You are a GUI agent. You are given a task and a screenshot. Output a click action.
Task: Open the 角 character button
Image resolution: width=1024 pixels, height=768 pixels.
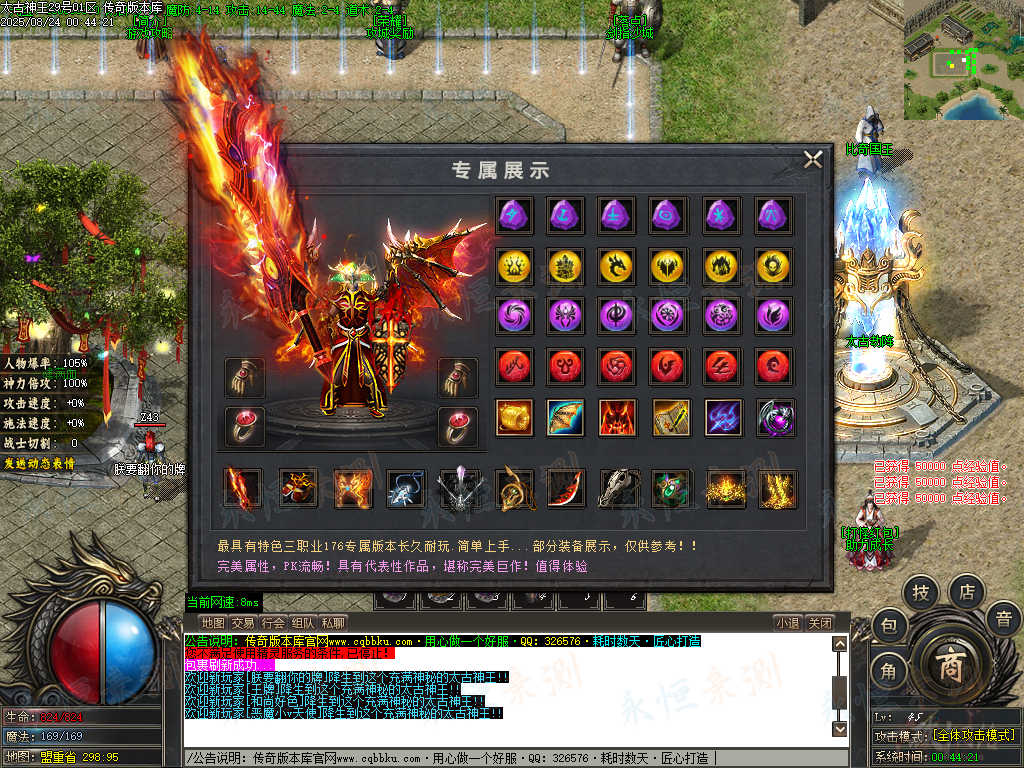[x=888, y=671]
